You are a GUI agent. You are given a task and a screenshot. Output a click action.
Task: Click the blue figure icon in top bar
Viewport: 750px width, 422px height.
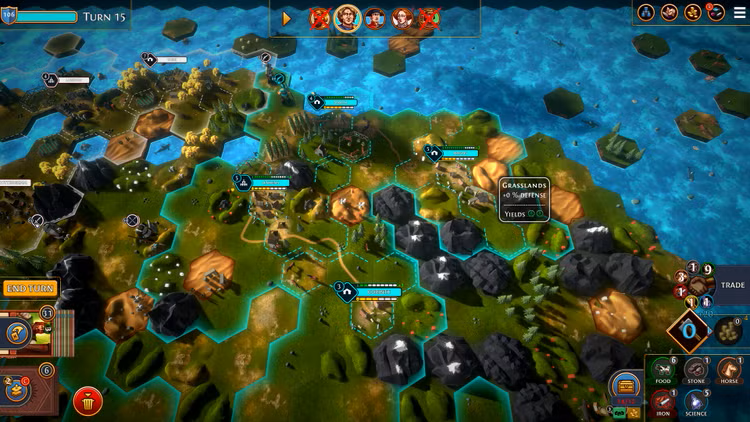(647, 12)
